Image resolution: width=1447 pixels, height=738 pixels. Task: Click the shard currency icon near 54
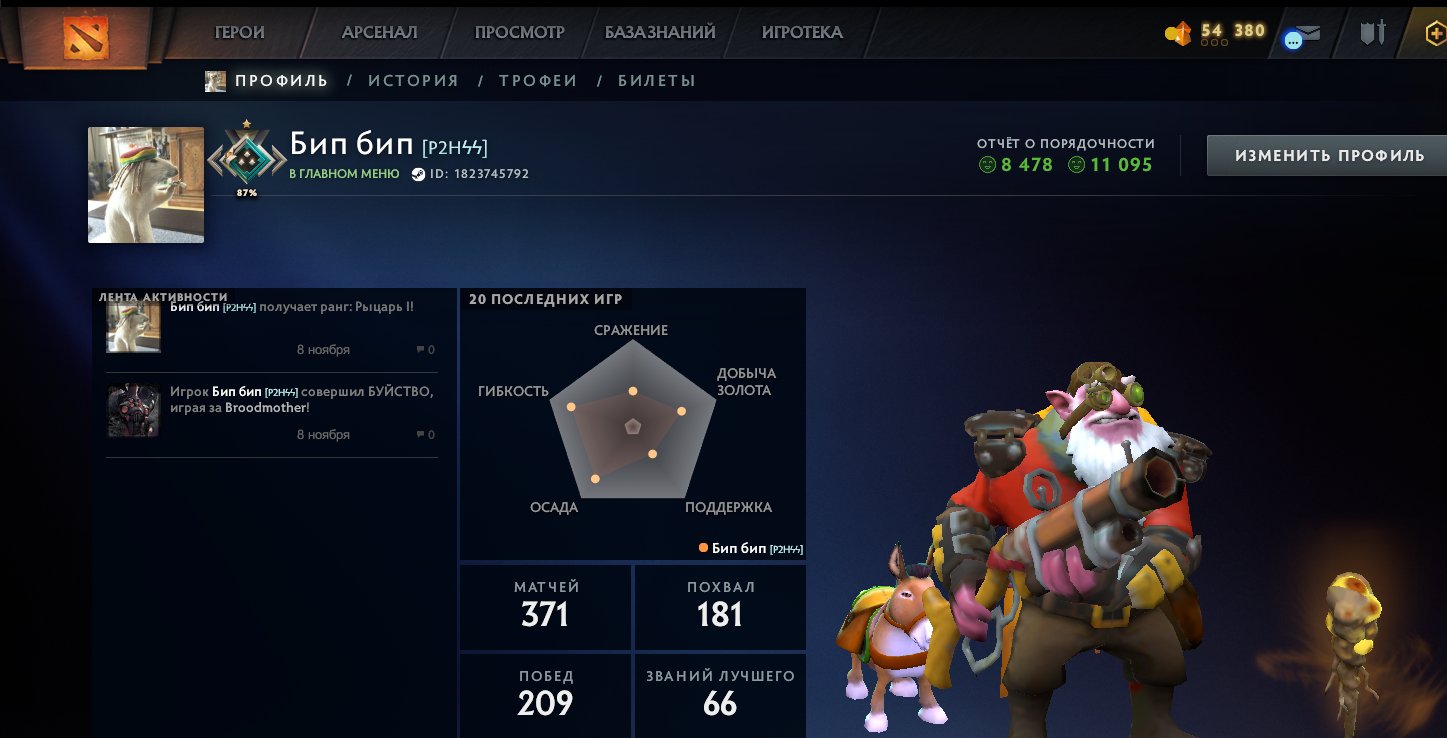(x=1177, y=32)
